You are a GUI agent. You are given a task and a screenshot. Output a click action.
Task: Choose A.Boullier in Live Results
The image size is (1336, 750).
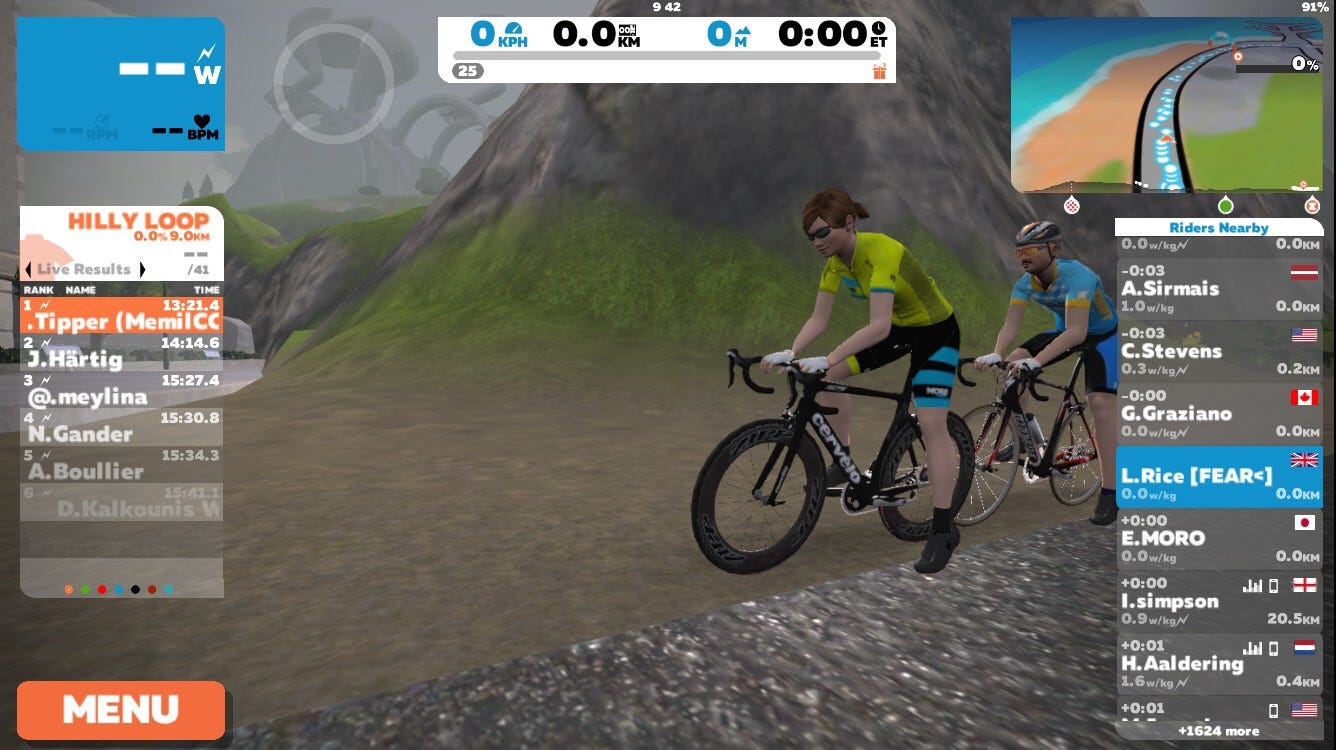(121, 465)
